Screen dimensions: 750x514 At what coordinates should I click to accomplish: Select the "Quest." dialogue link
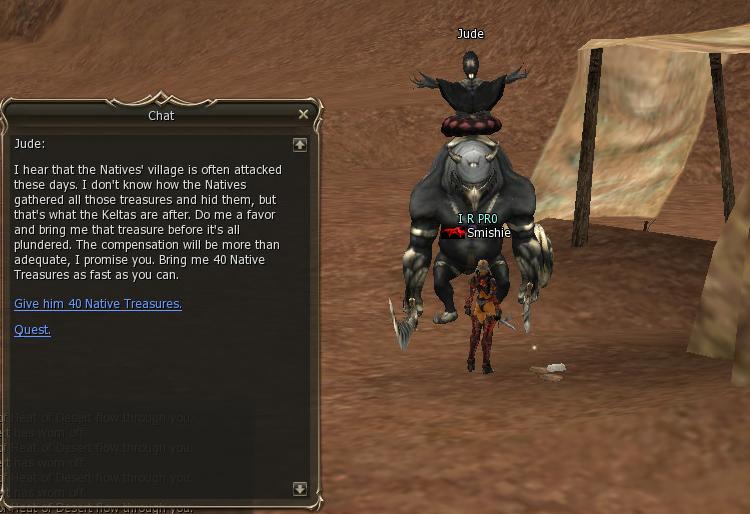click(32, 330)
